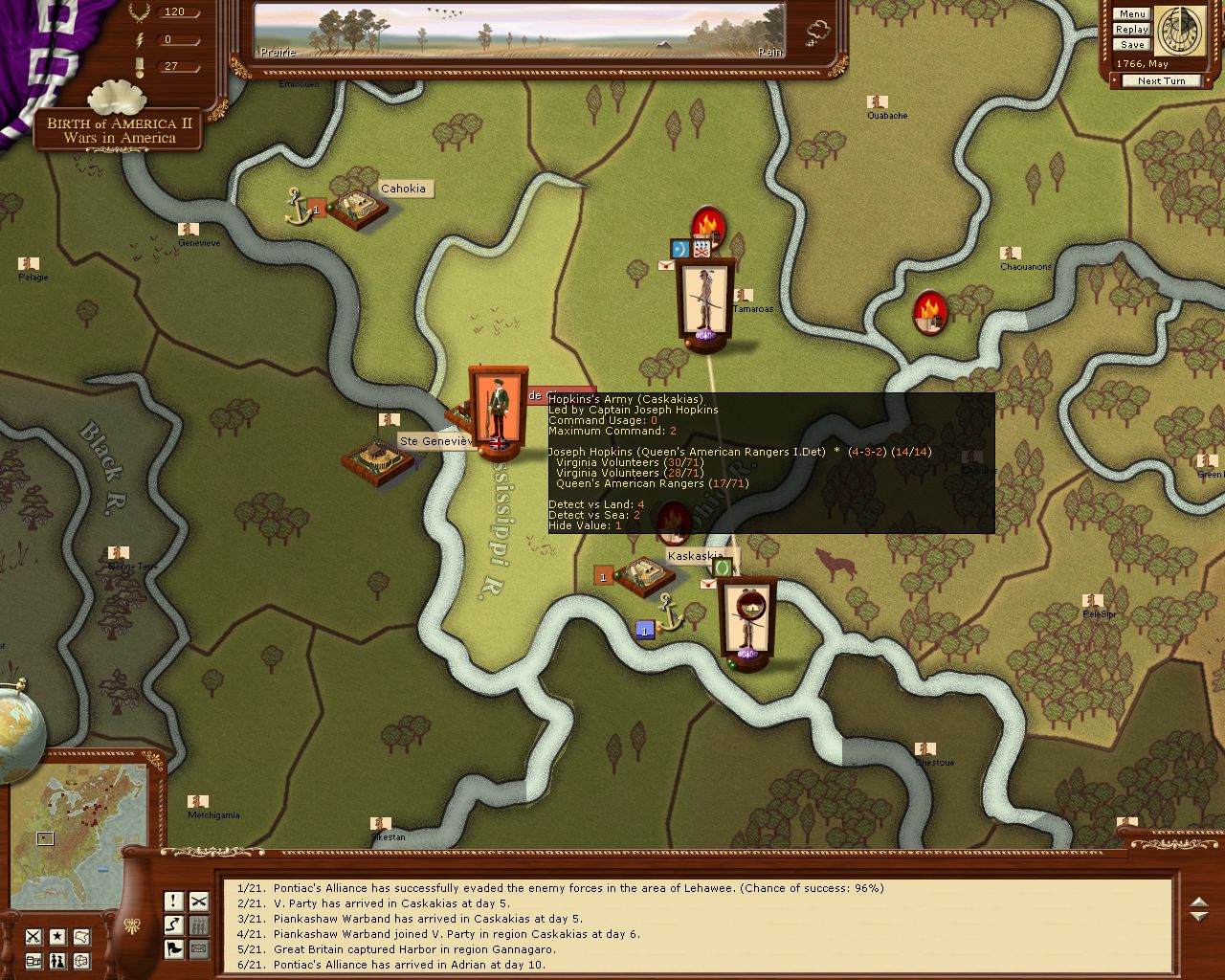1225x980 pixels.
Task: Show the region outline map filter
Action: point(82,937)
